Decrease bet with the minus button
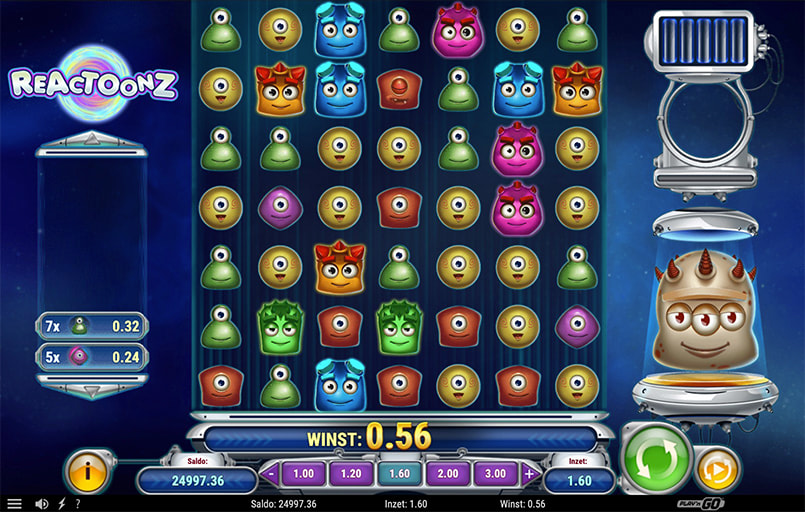The width and height of the screenshot is (805, 512). [x=271, y=473]
